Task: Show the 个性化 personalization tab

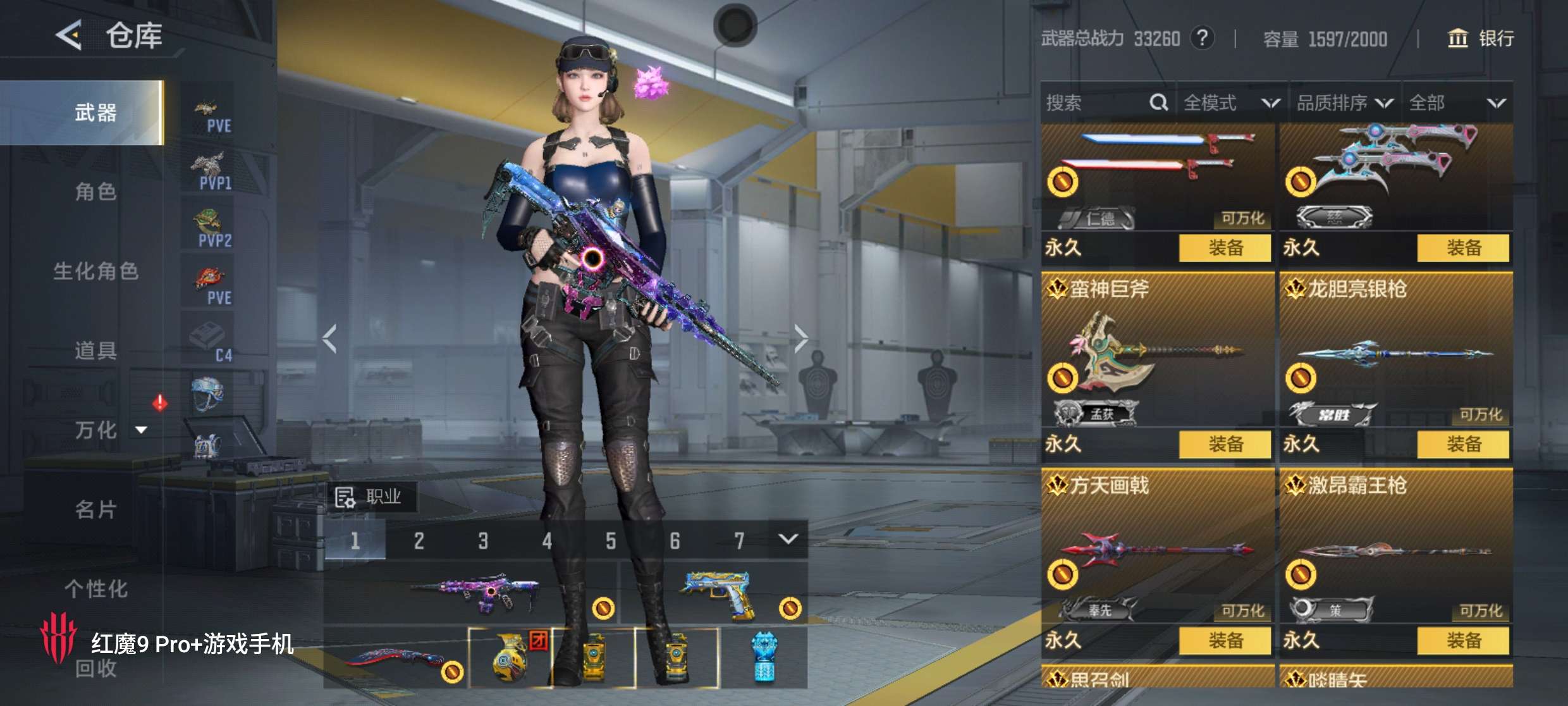Action: click(x=95, y=589)
